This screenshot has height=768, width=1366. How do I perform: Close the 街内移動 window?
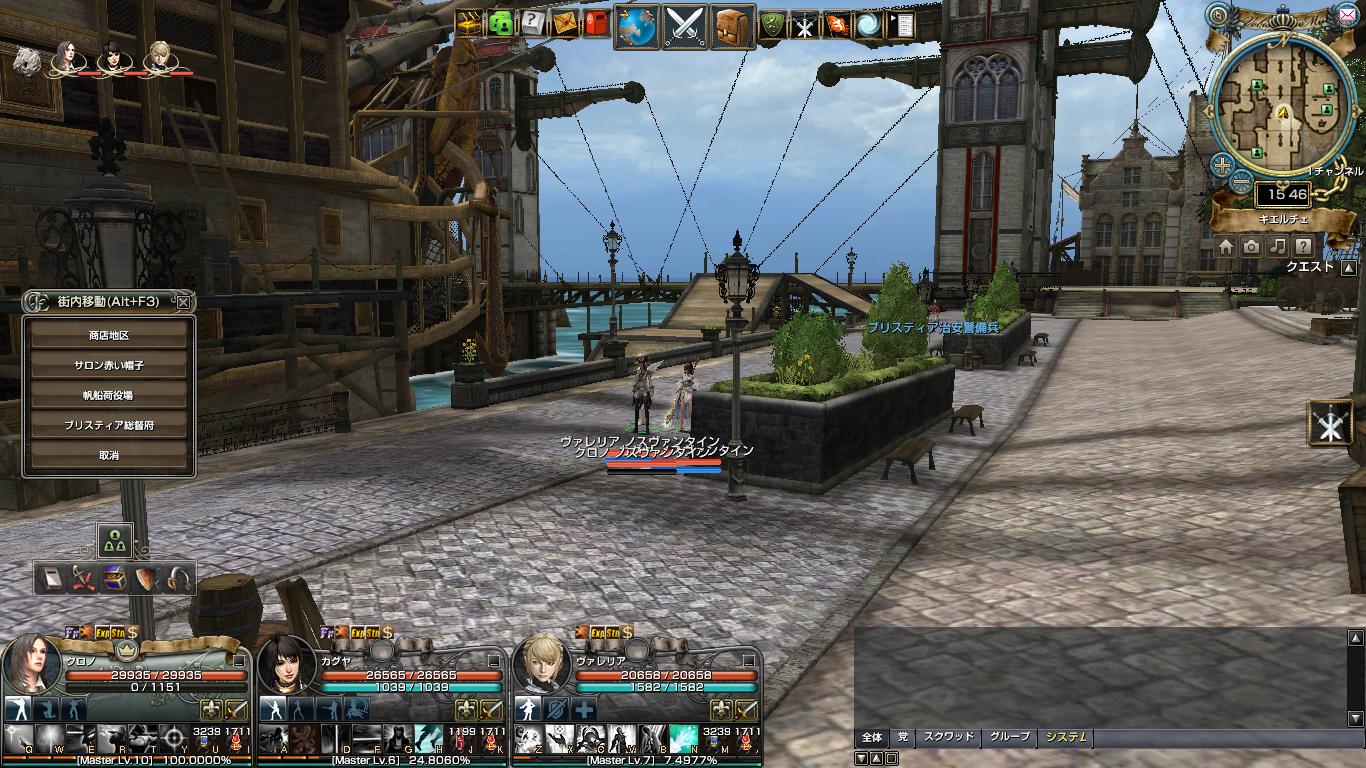183,301
